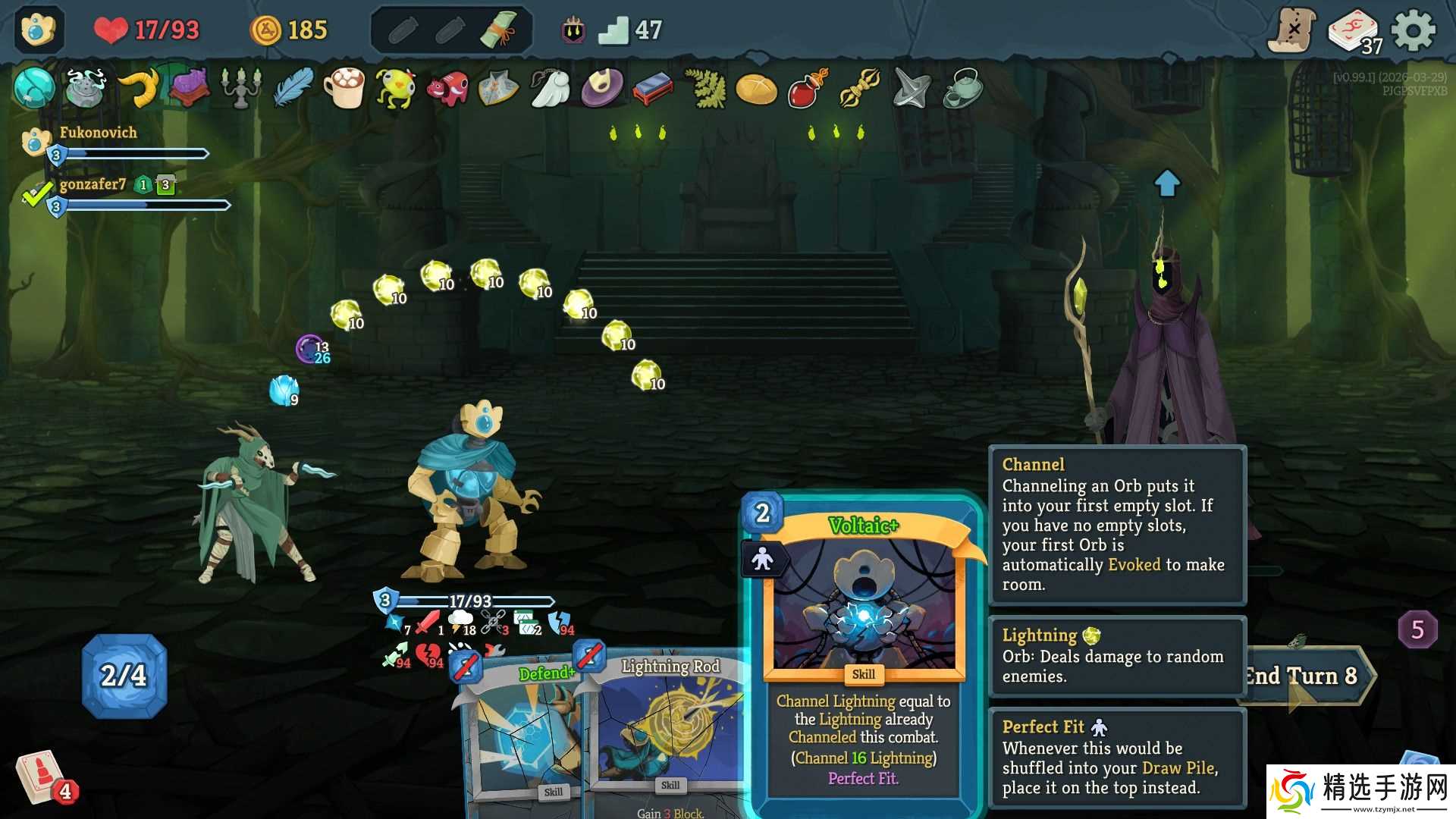Select player gonzafer7 in the party list
The height and width of the screenshot is (819, 1456).
(93, 184)
